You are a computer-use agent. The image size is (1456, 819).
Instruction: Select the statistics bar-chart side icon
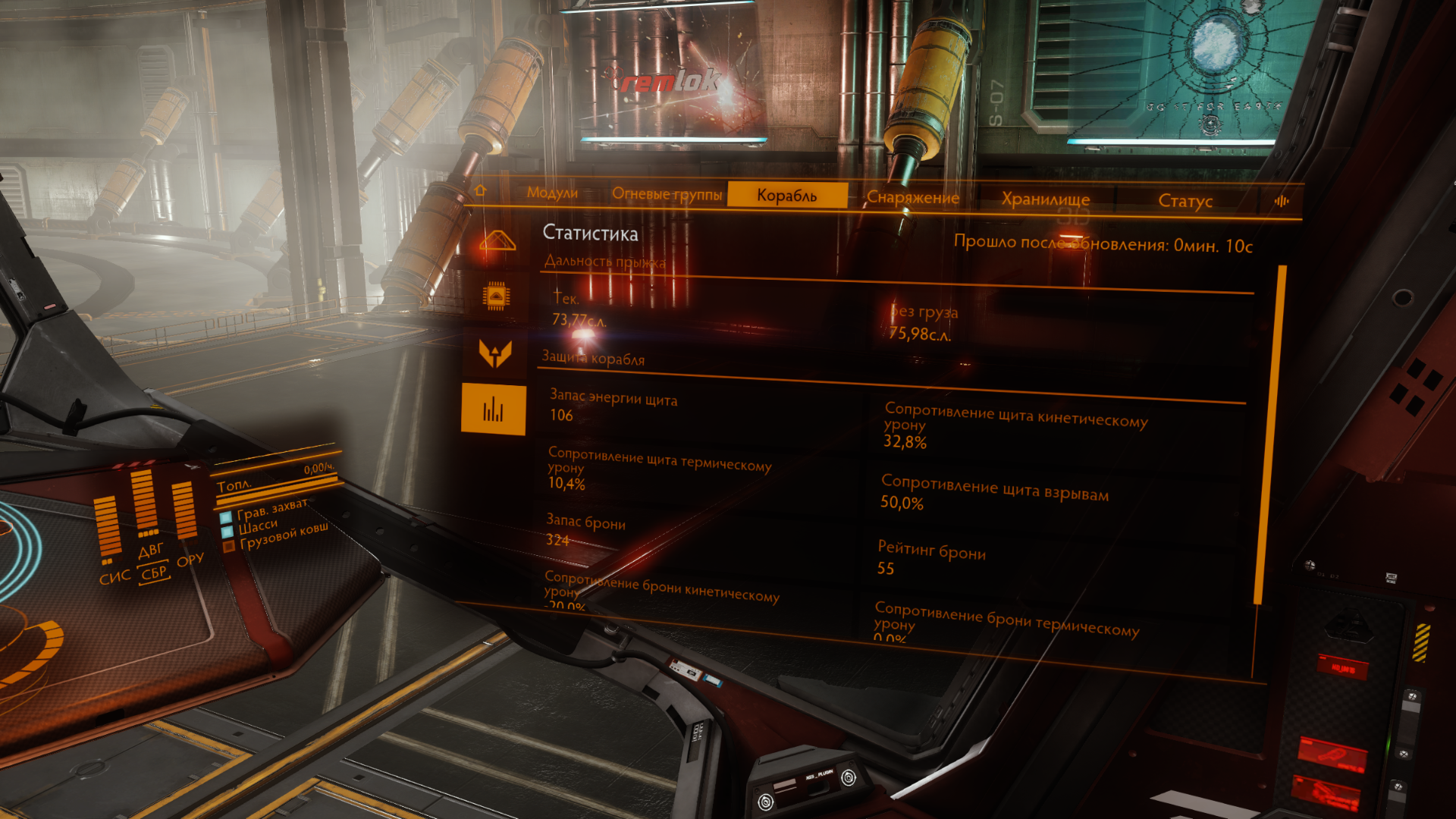tap(493, 409)
